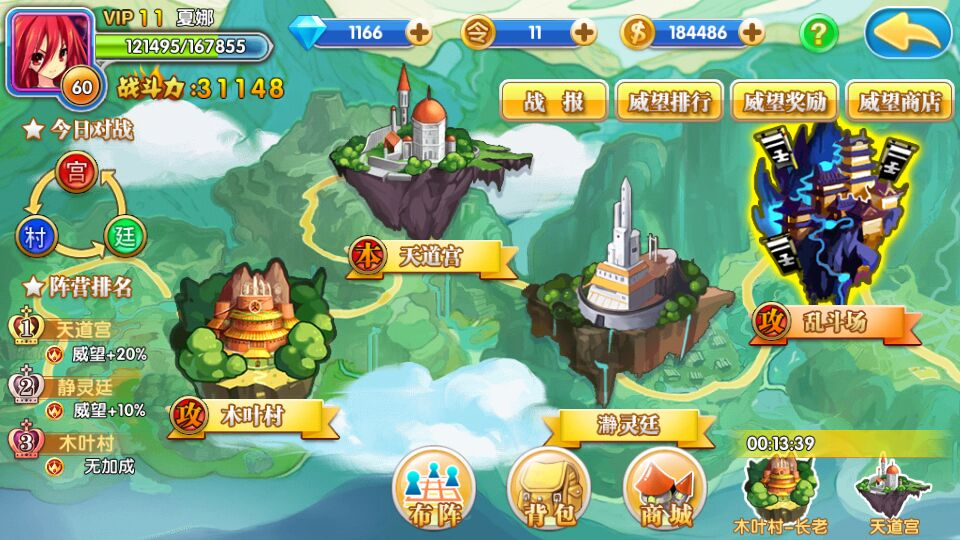Open the 商城 mall shop

click(664, 490)
